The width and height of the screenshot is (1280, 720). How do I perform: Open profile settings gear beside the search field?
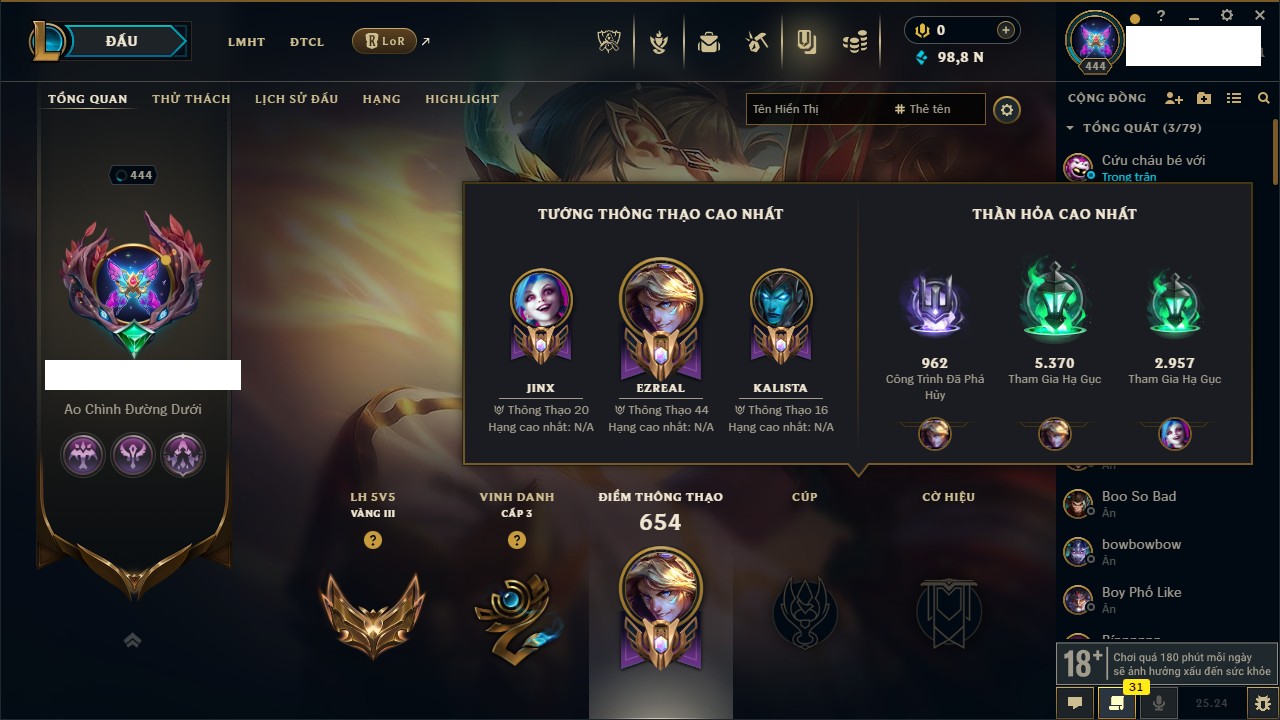pyautogui.click(x=1007, y=110)
